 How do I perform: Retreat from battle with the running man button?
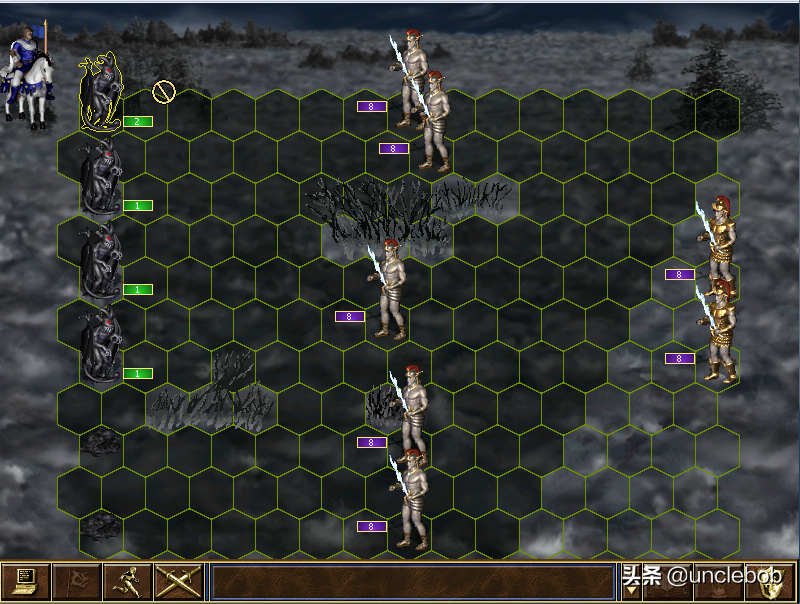point(127,581)
